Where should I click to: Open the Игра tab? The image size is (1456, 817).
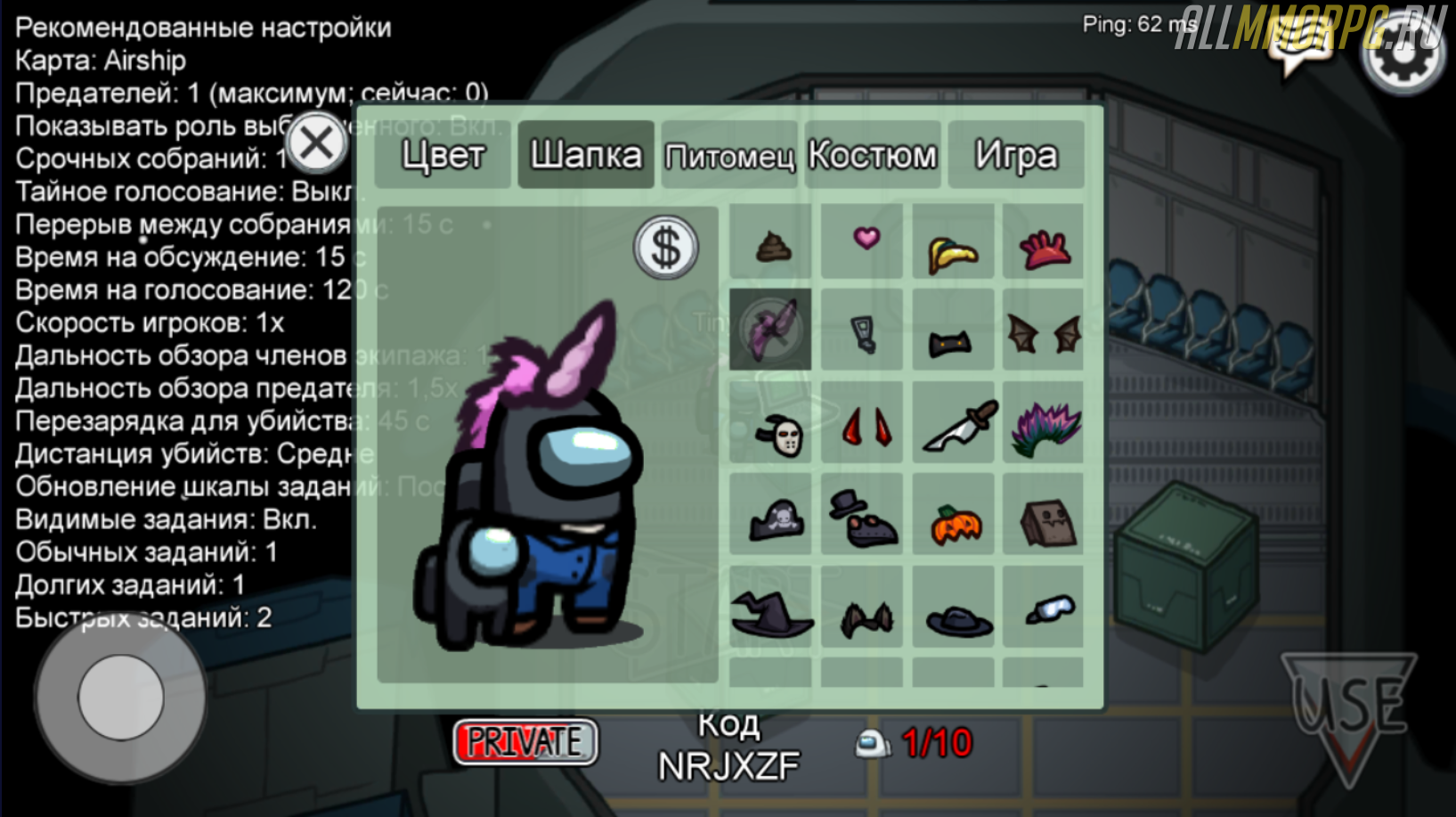[x=1015, y=155]
